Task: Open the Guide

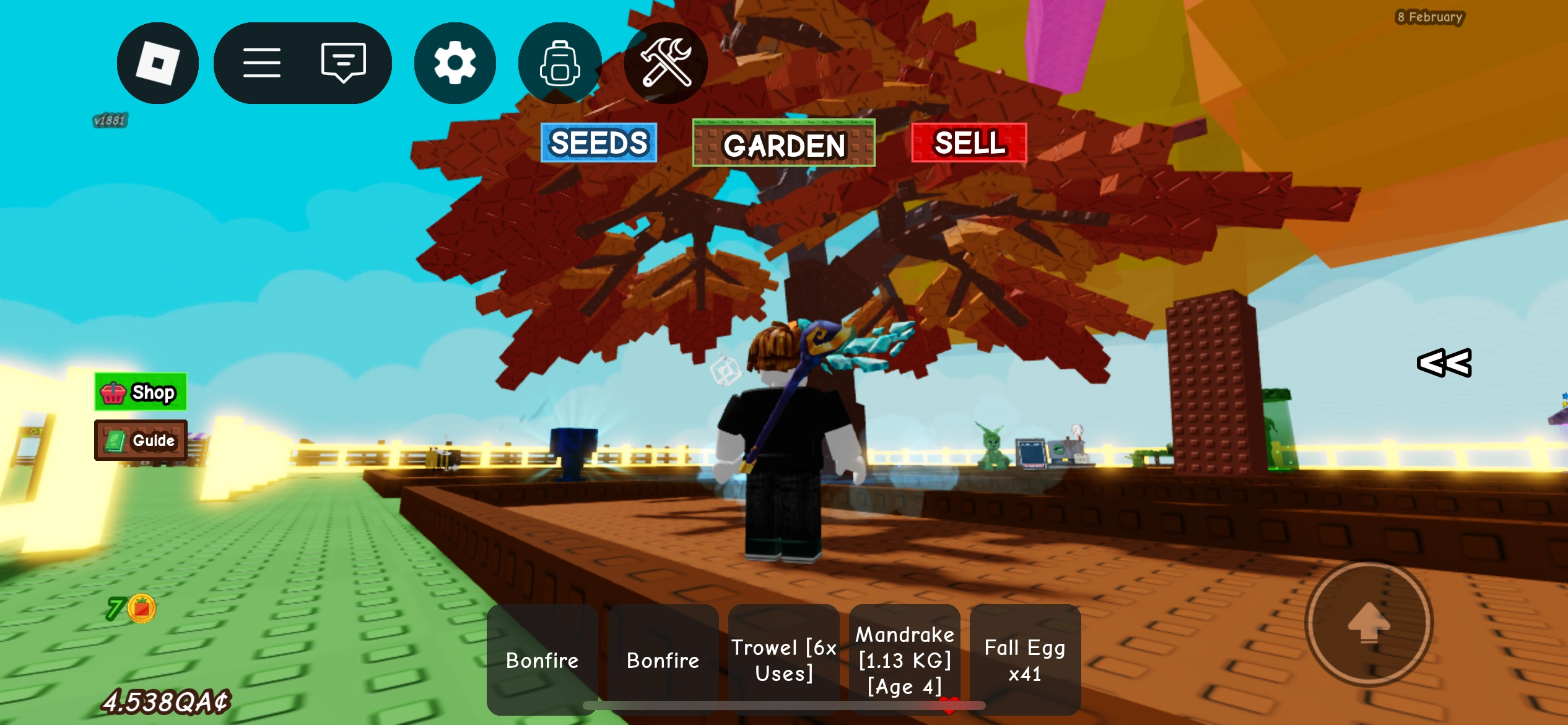Action: coord(141,441)
